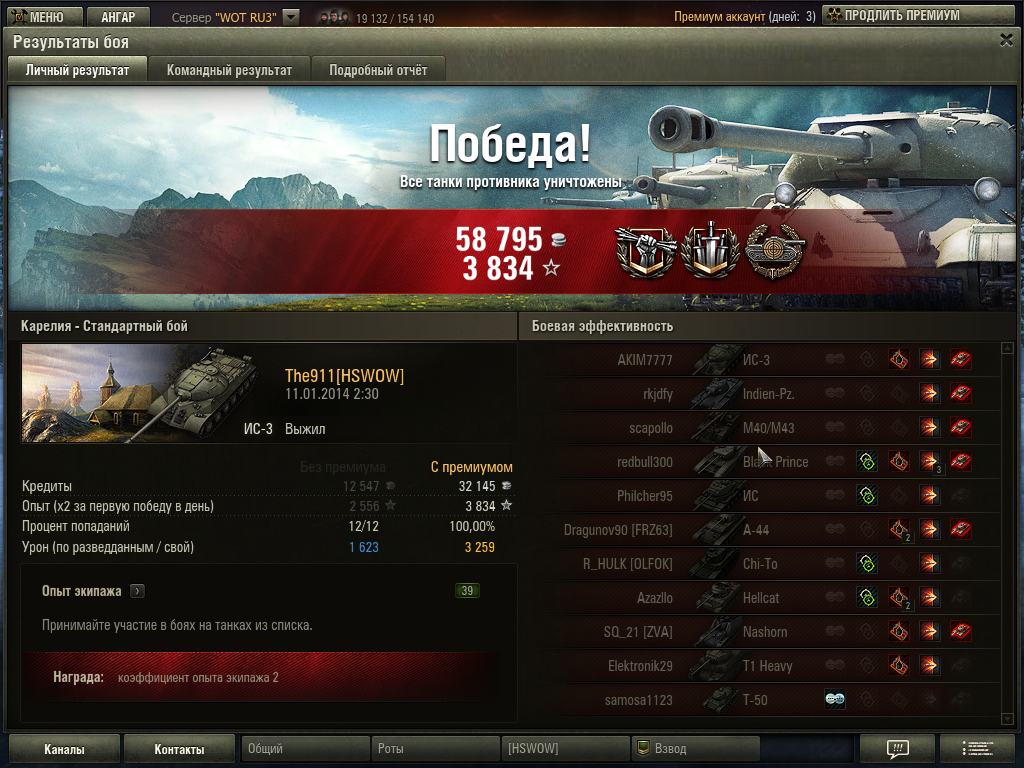Select AKIM7777 row in battle effectiveness
This screenshot has height=768, width=1024.
[760, 360]
